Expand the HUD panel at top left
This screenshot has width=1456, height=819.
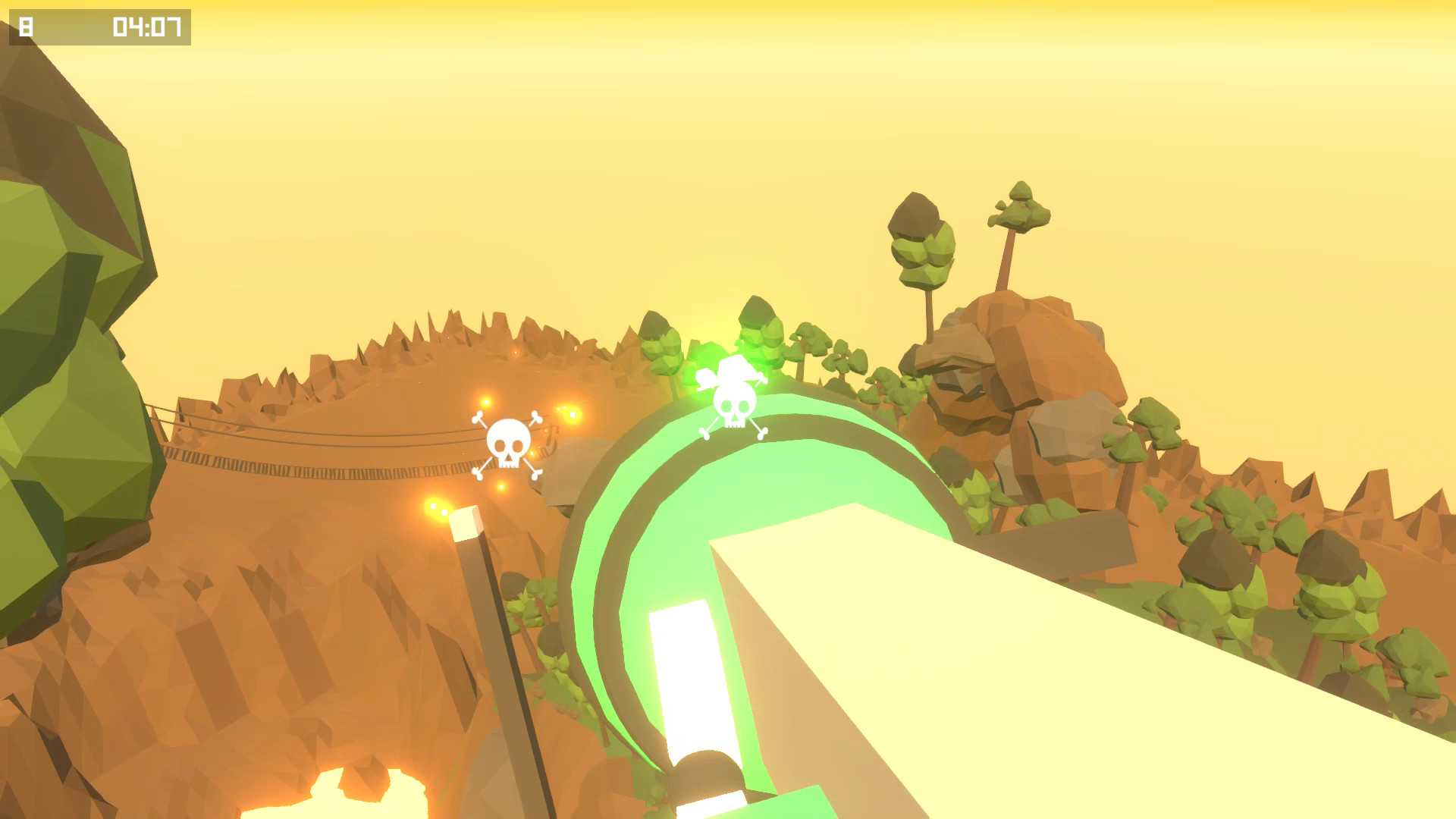click(x=99, y=25)
